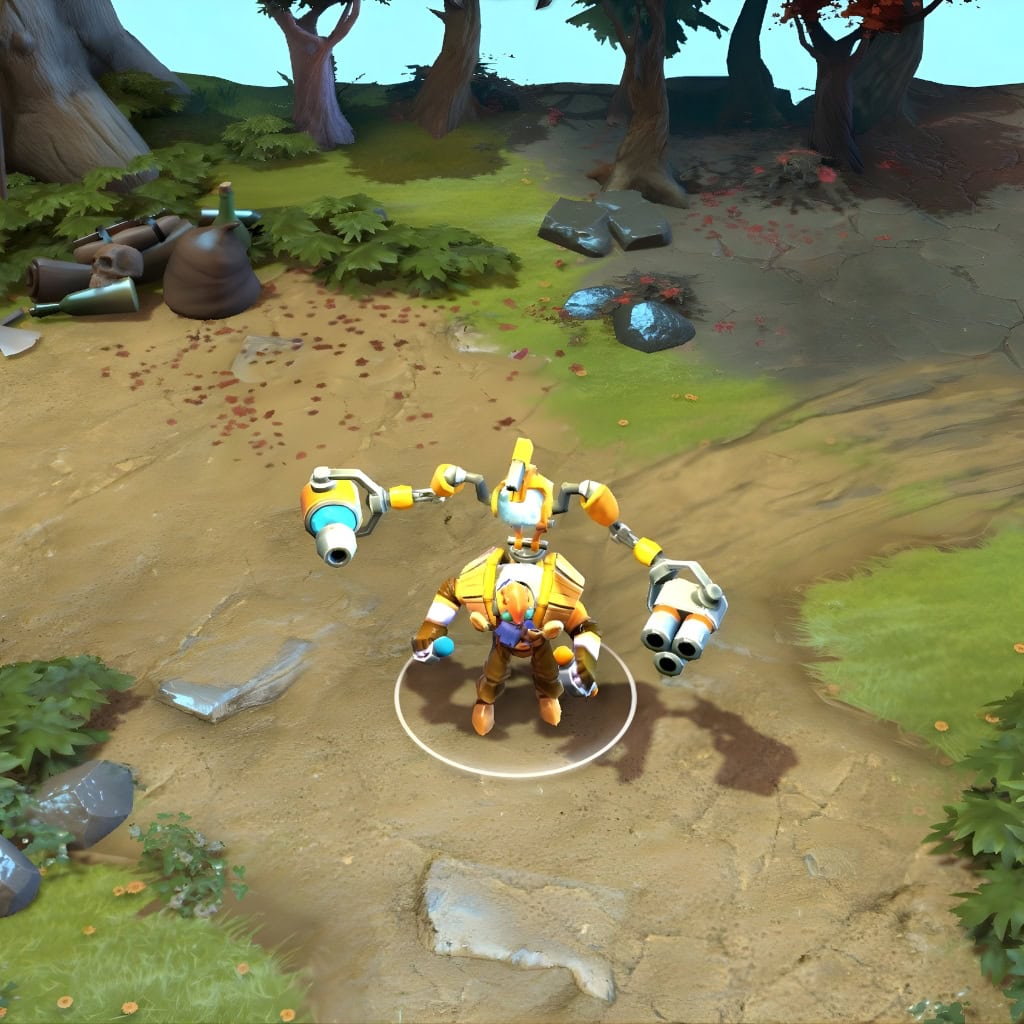1024x1024 pixels.
Task: Select the orange robot hero with selection ring
Action: (x=516, y=620)
